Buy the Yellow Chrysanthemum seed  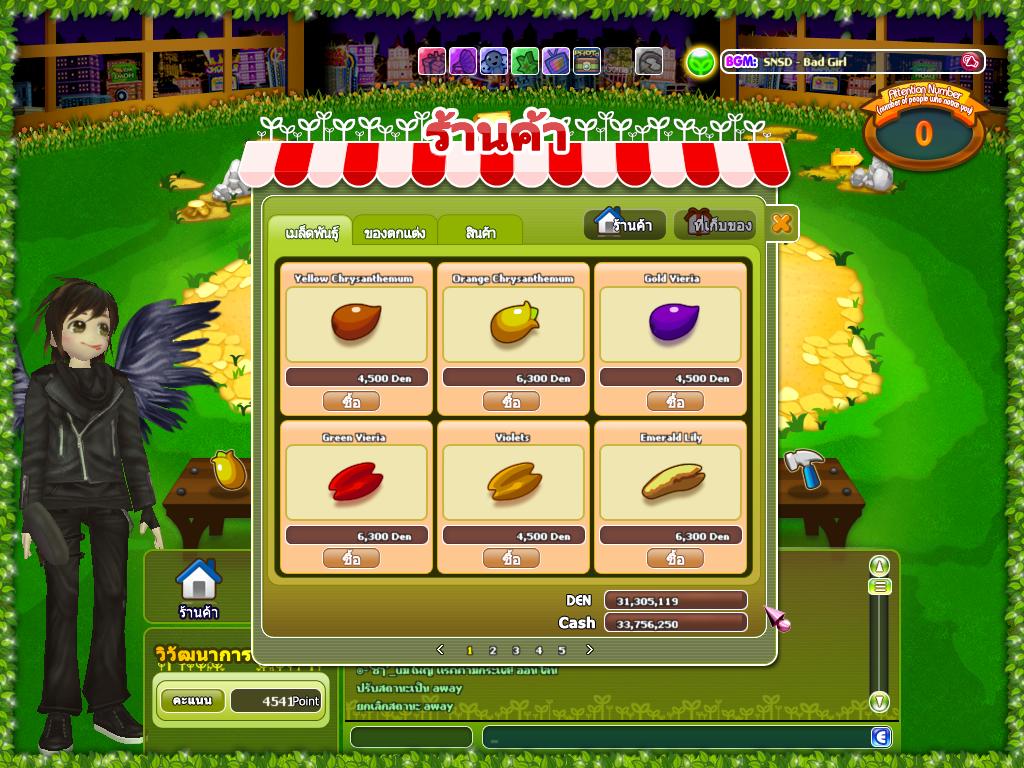[x=351, y=401]
